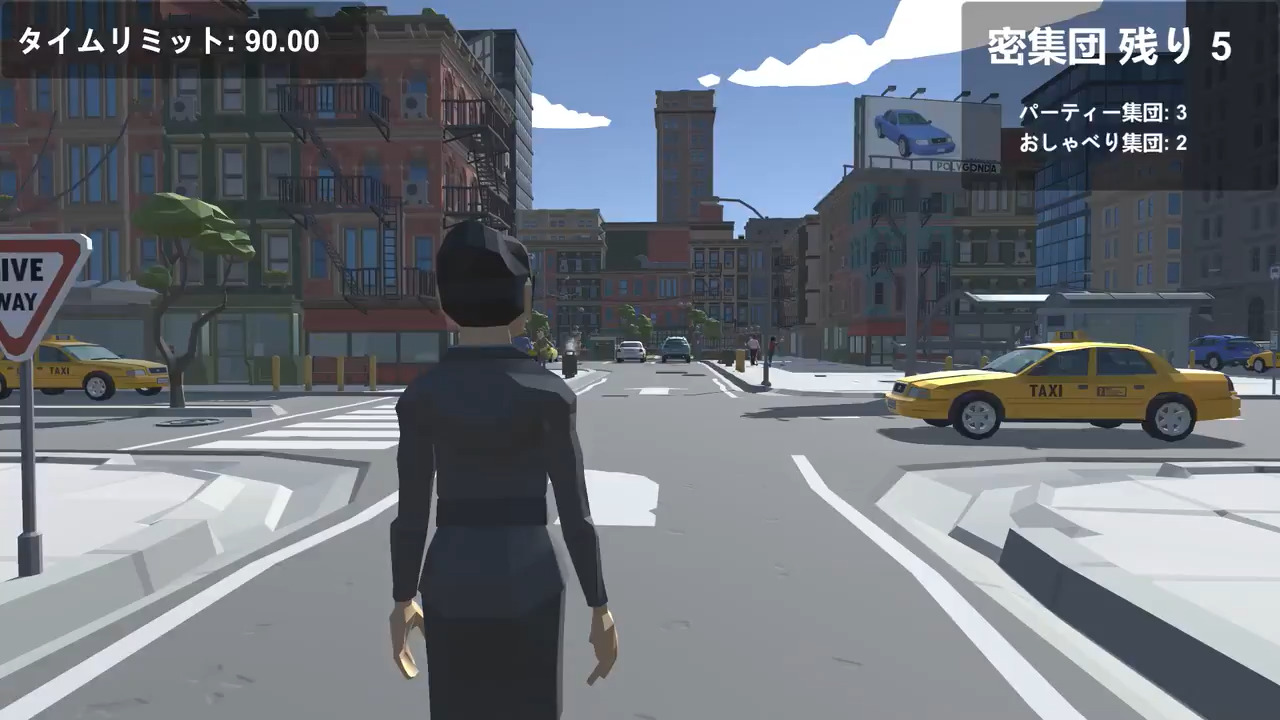Select the おしゃべり集団 objective row
The height and width of the screenshot is (720, 1280).
pyautogui.click(x=1103, y=143)
